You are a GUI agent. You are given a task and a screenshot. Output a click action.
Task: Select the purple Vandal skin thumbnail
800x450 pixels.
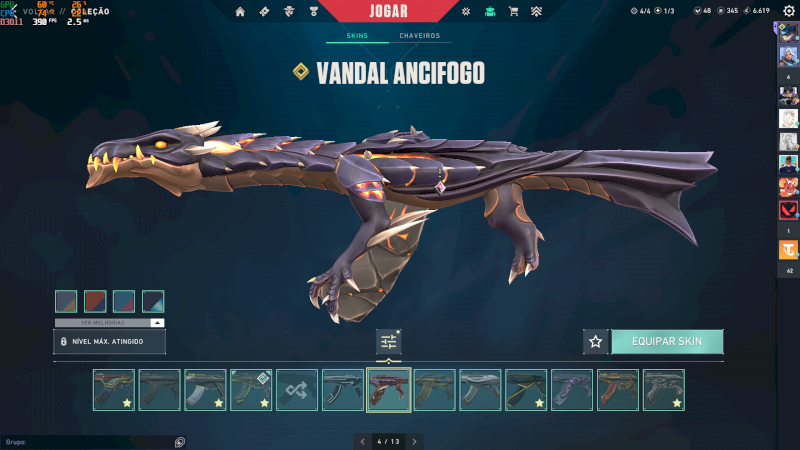(x=573, y=390)
